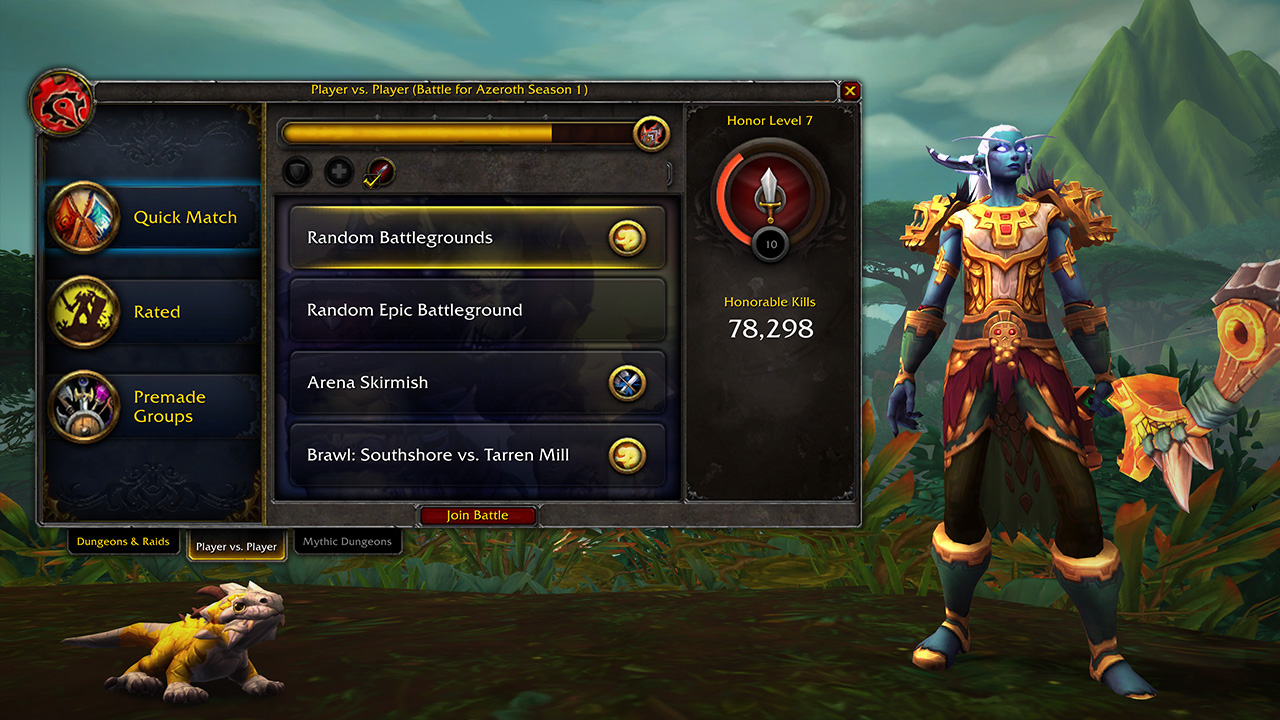Click the Brawl reward coin icon
Viewport: 1280px width, 720px height.
click(628, 454)
